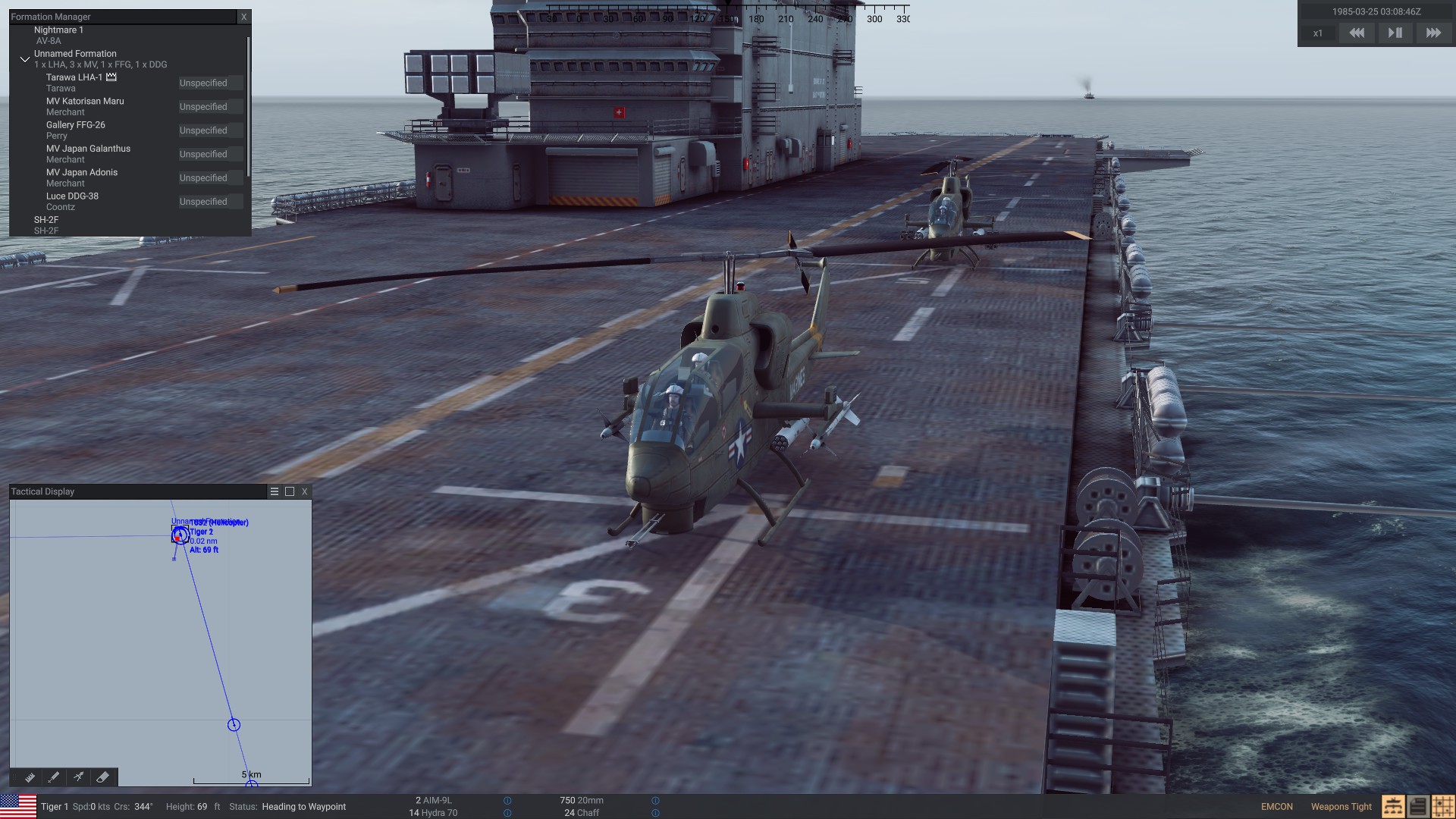The image size is (1456, 819).
Task: Select Tarawa LHA-1 in the formation list
Action: click(x=74, y=77)
